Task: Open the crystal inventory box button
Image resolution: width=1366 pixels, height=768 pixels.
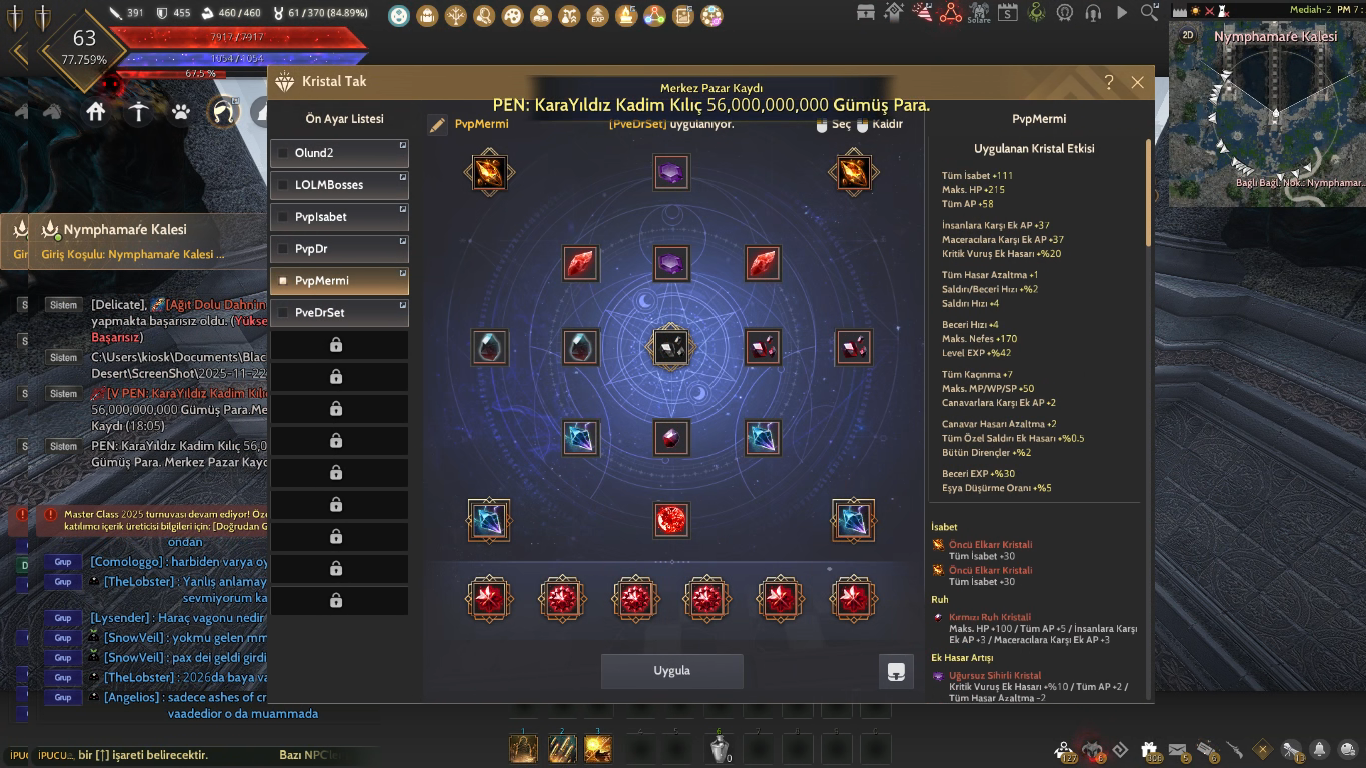Action: coord(896,672)
